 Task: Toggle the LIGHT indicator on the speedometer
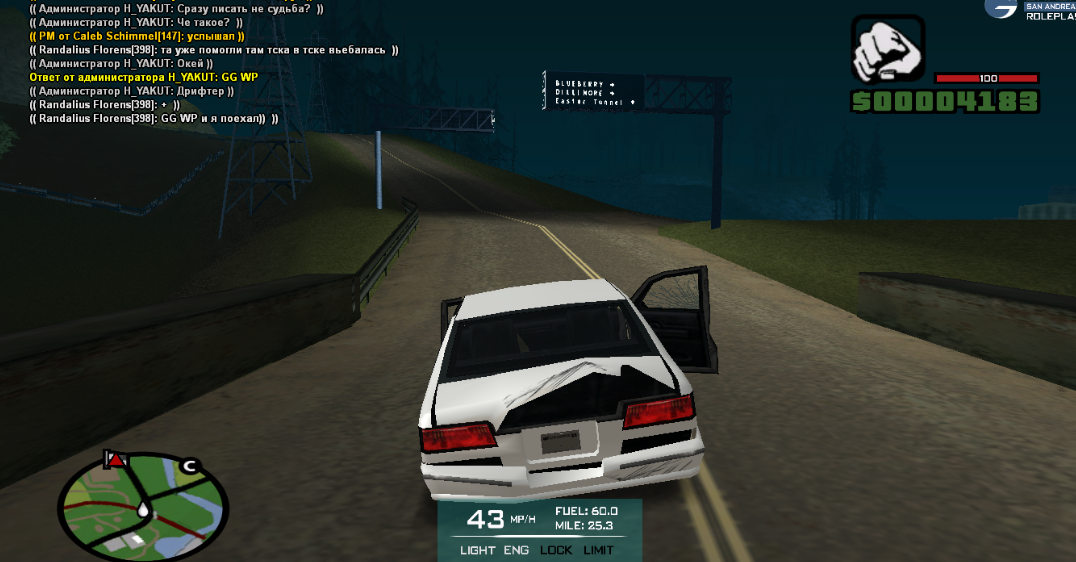(x=477, y=550)
